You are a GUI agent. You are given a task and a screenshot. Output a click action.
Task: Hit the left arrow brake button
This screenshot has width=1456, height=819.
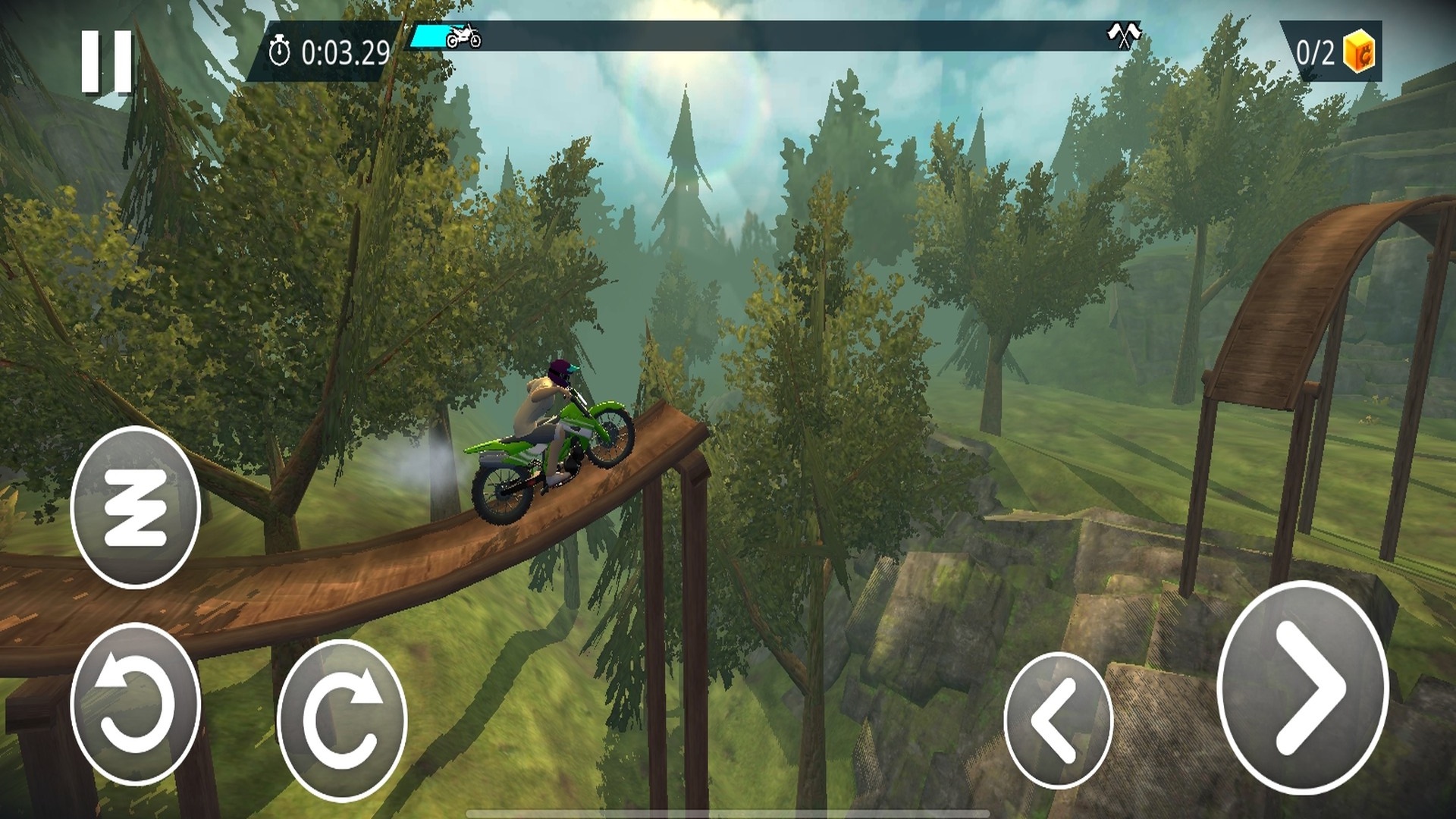click(1058, 720)
